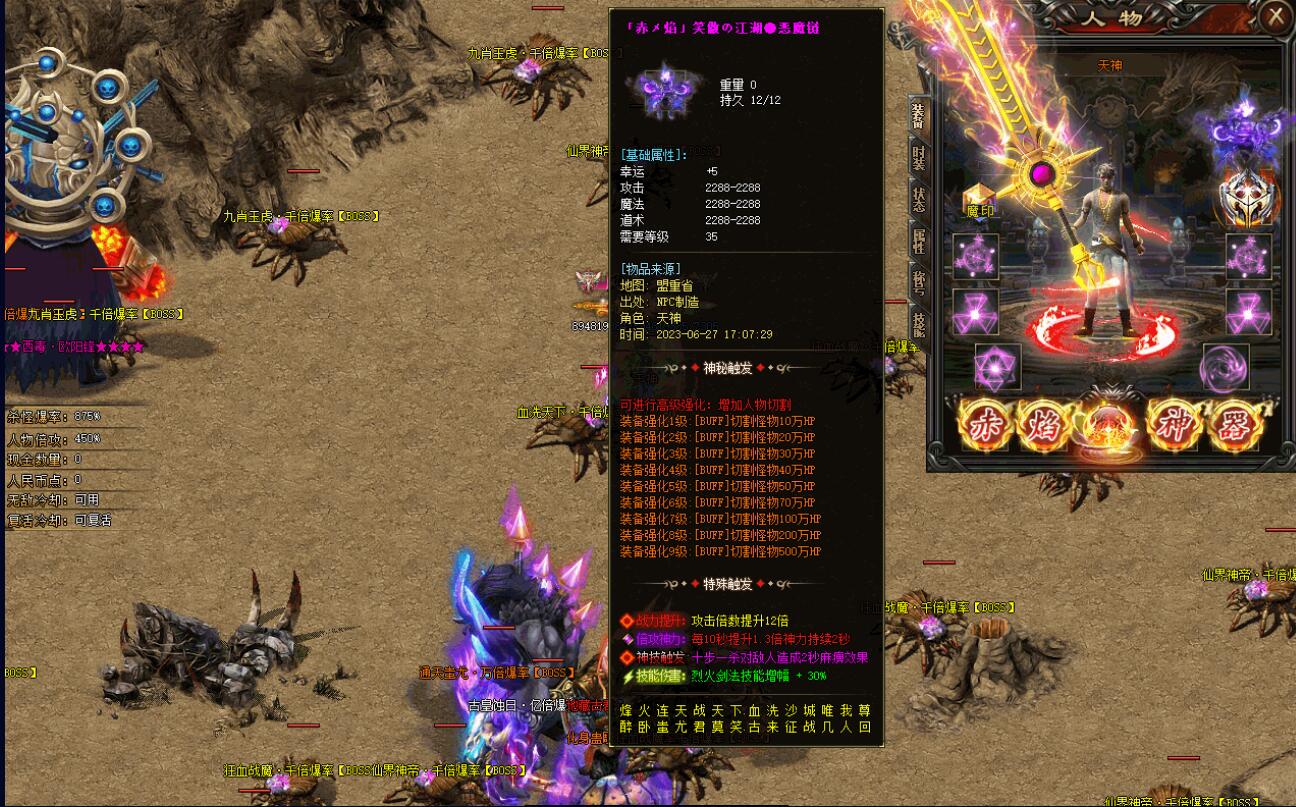The width and height of the screenshot is (1296, 807).
Task: Close the character panel
Action: tap(1275, 17)
